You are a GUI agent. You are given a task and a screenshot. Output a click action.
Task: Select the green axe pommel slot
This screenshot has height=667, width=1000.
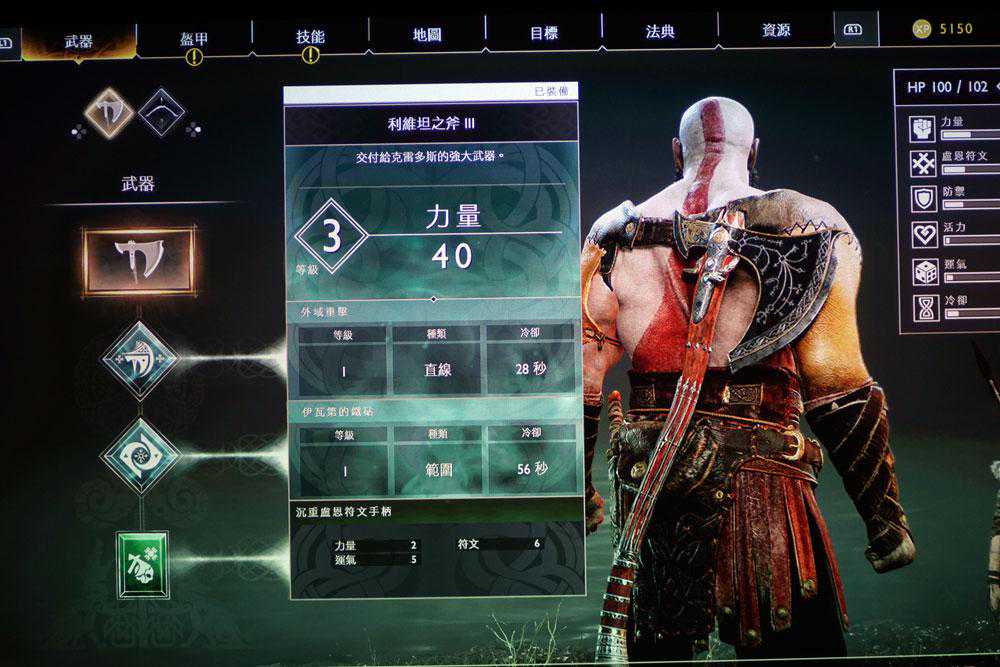pyautogui.click(x=143, y=564)
